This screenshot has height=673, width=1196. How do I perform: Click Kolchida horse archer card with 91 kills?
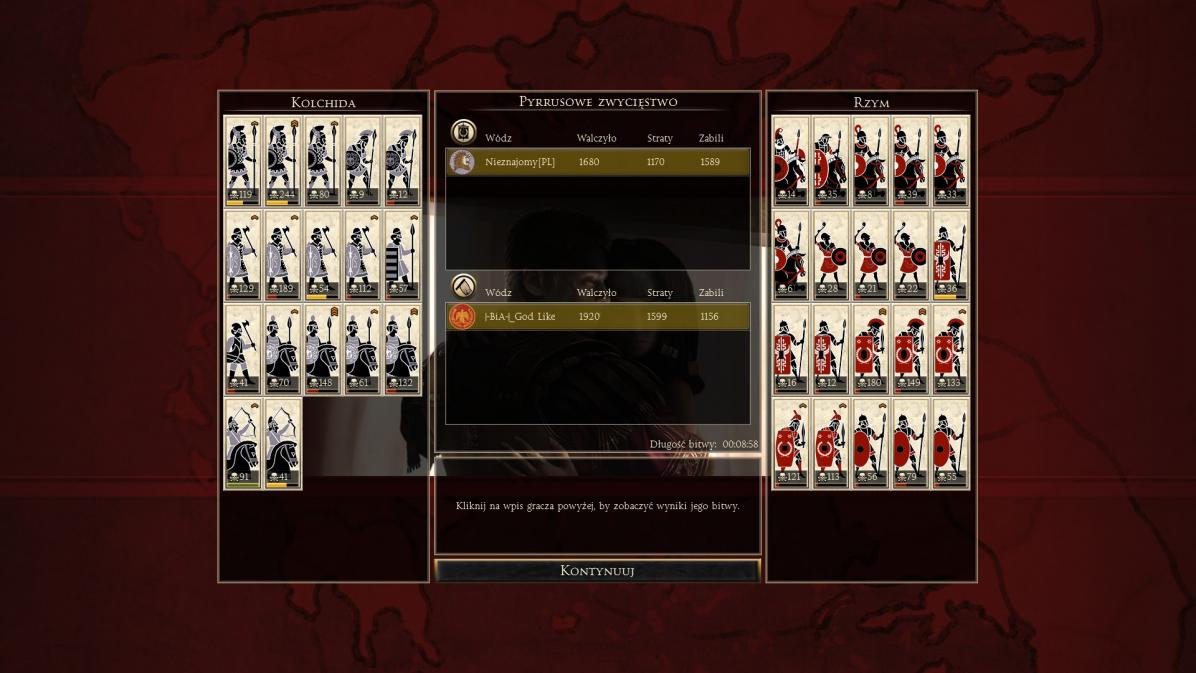coord(242,443)
